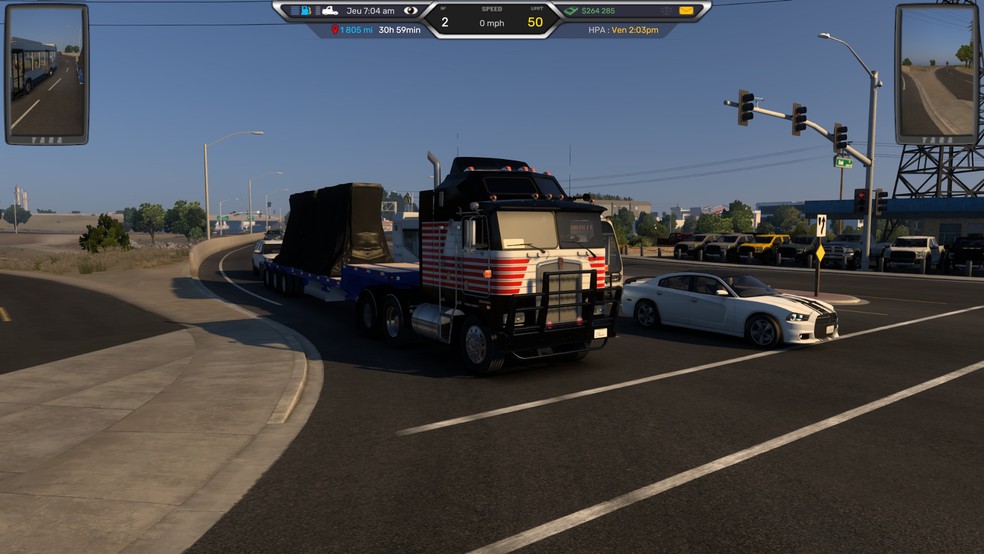This screenshot has width=984, height=554.
Task: Click the red navigation distance pin
Action: 335,30
